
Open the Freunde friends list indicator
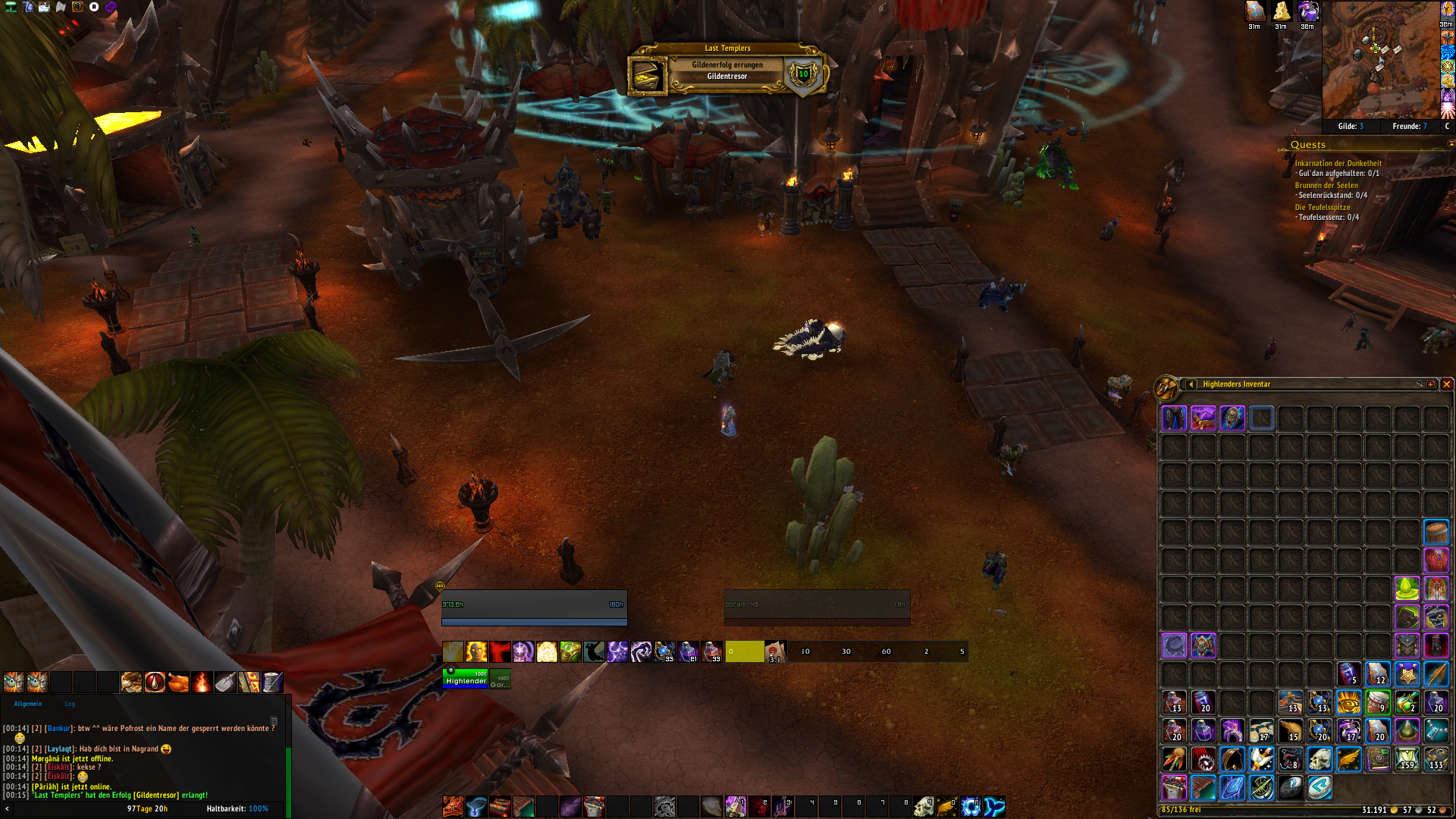click(1410, 127)
